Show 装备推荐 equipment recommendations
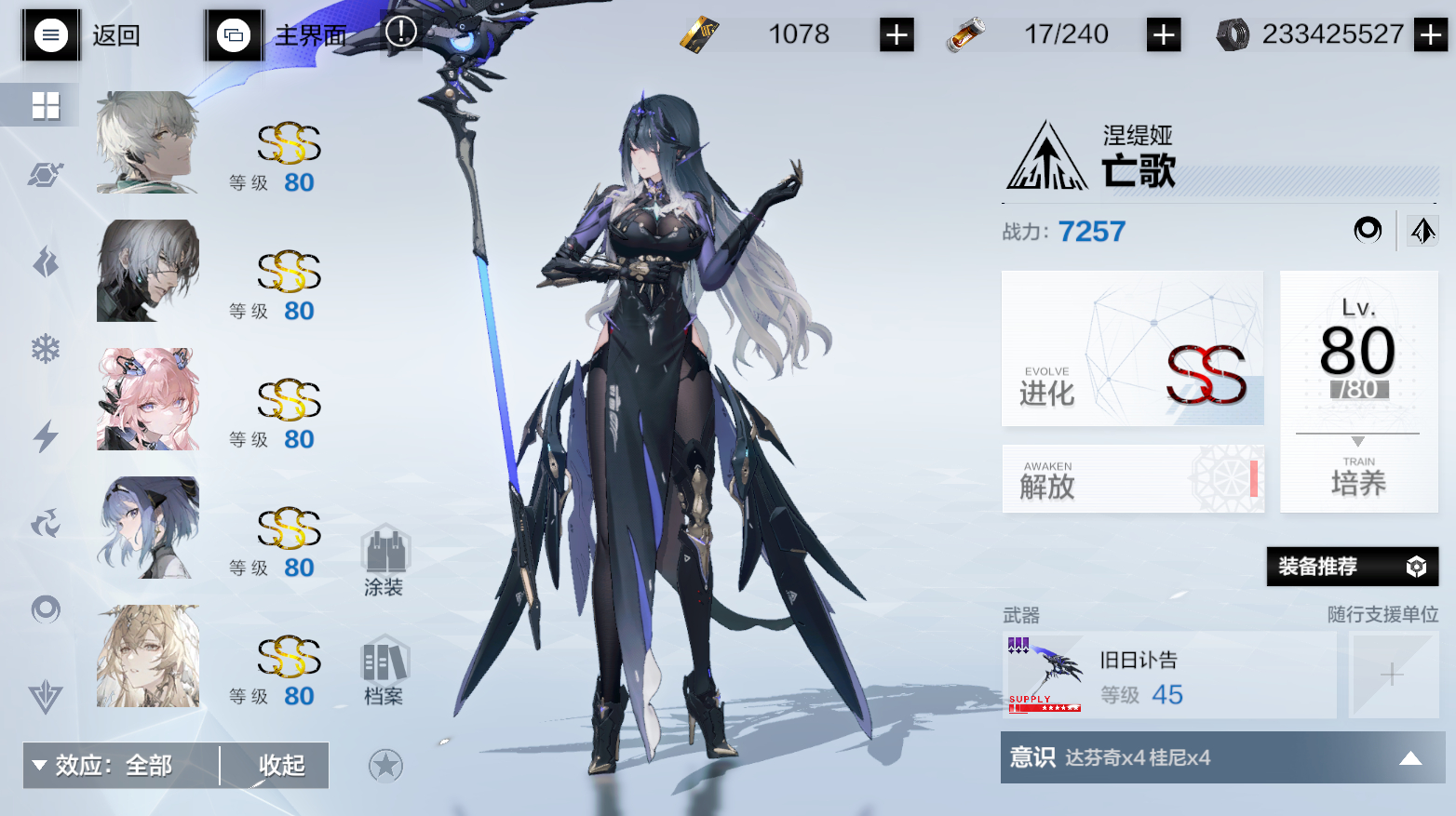 click(1352, 567)
